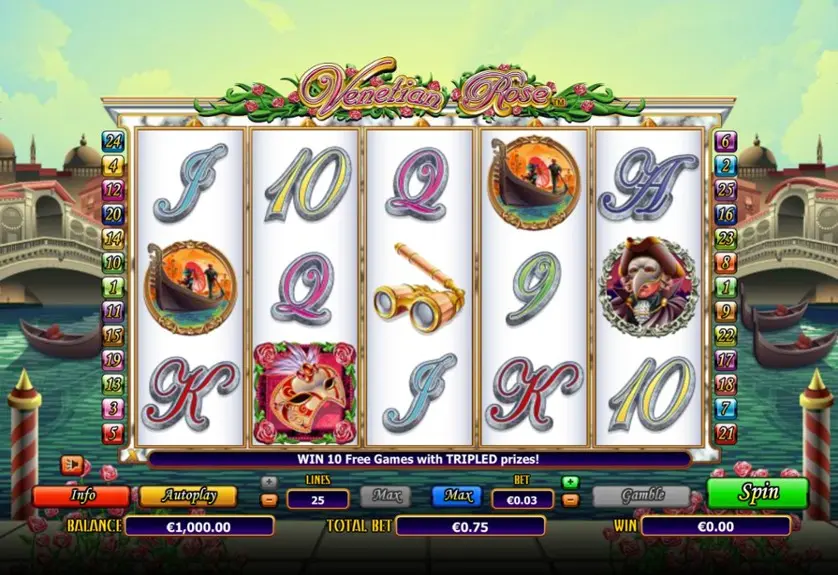The width and height of the screenshot is (838, 575).
Task: Increase the bet with the green plus
Action: (x=570, y=482)
